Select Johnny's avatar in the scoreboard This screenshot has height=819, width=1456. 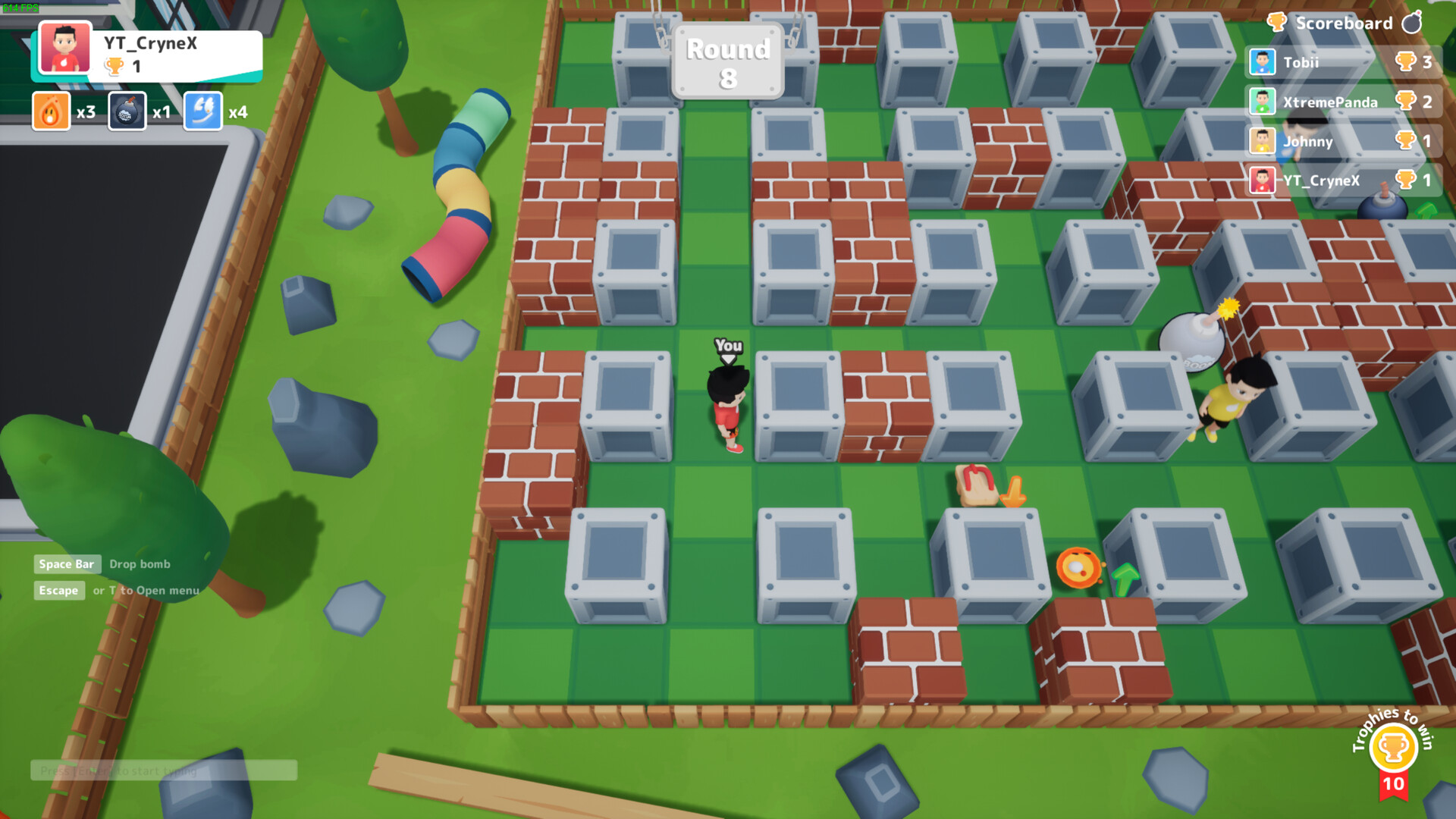pyautogui.click(x=1262, y=142)
